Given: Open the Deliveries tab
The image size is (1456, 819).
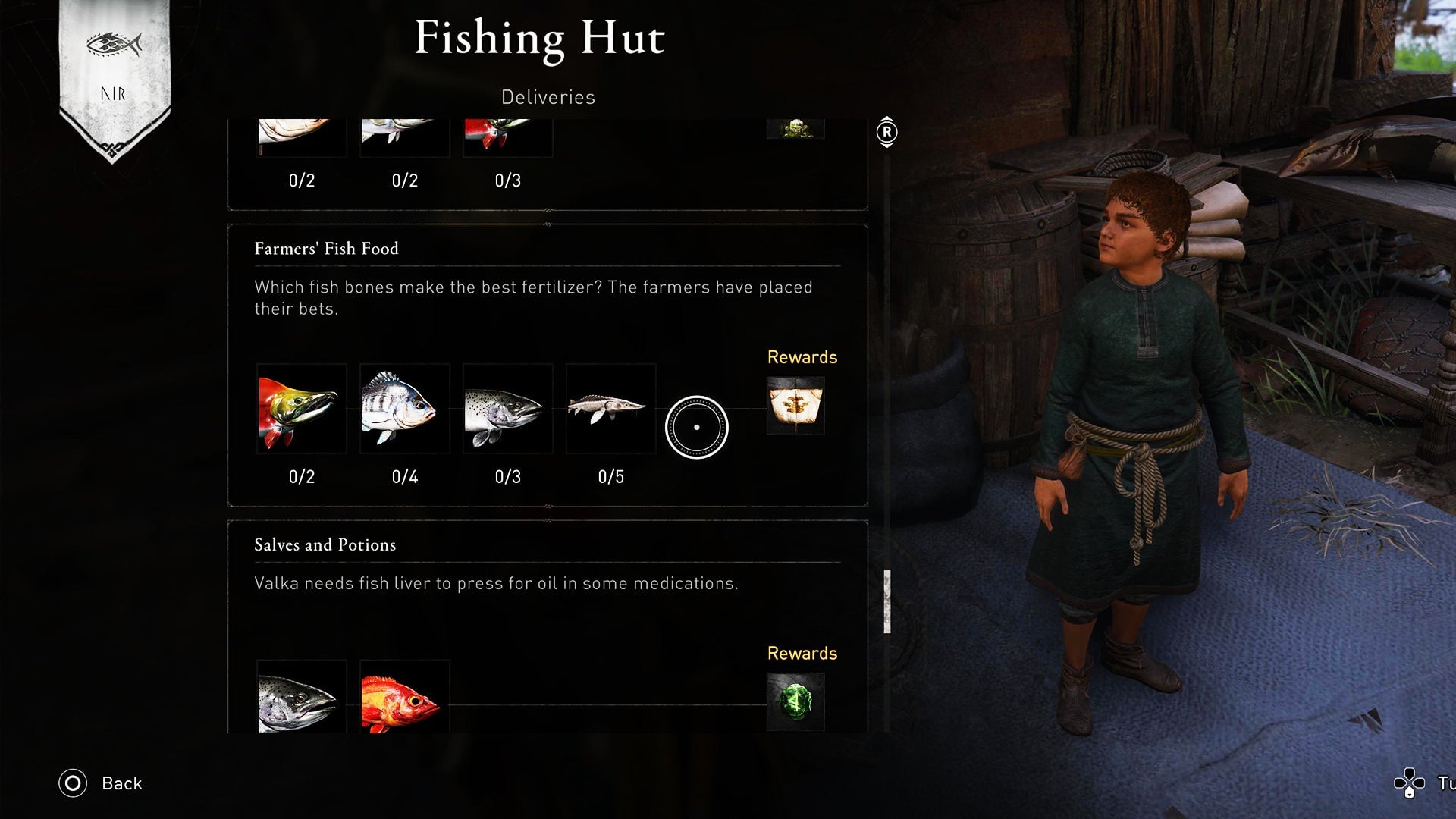Looking at the screenshot, I should [x=547, y=96].
